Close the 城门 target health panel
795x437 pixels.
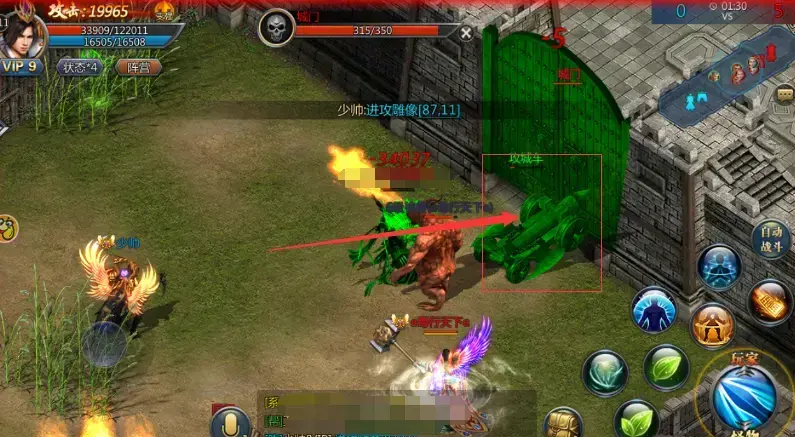466,32
